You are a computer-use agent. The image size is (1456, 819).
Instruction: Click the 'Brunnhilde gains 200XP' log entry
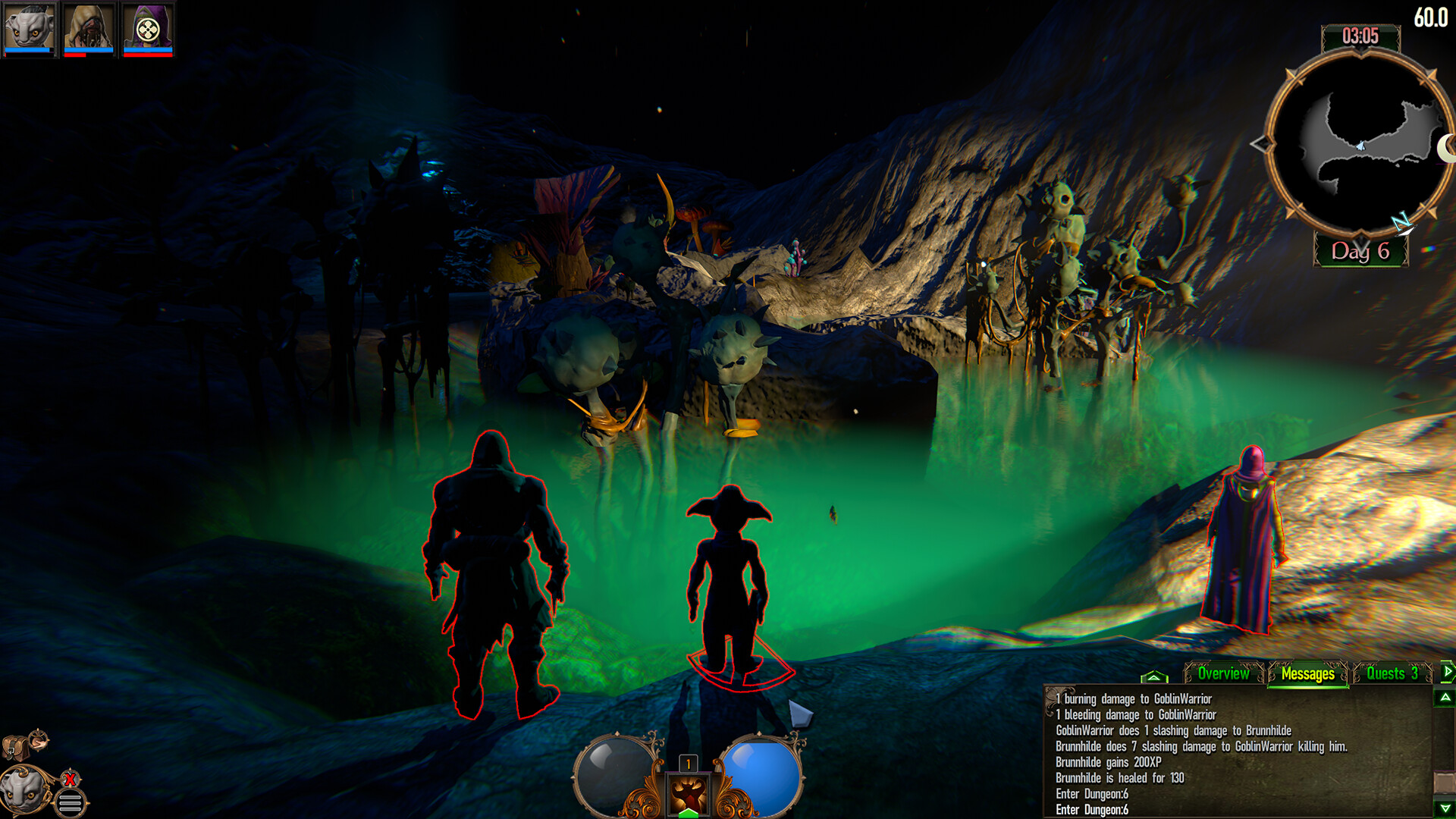1107,761
